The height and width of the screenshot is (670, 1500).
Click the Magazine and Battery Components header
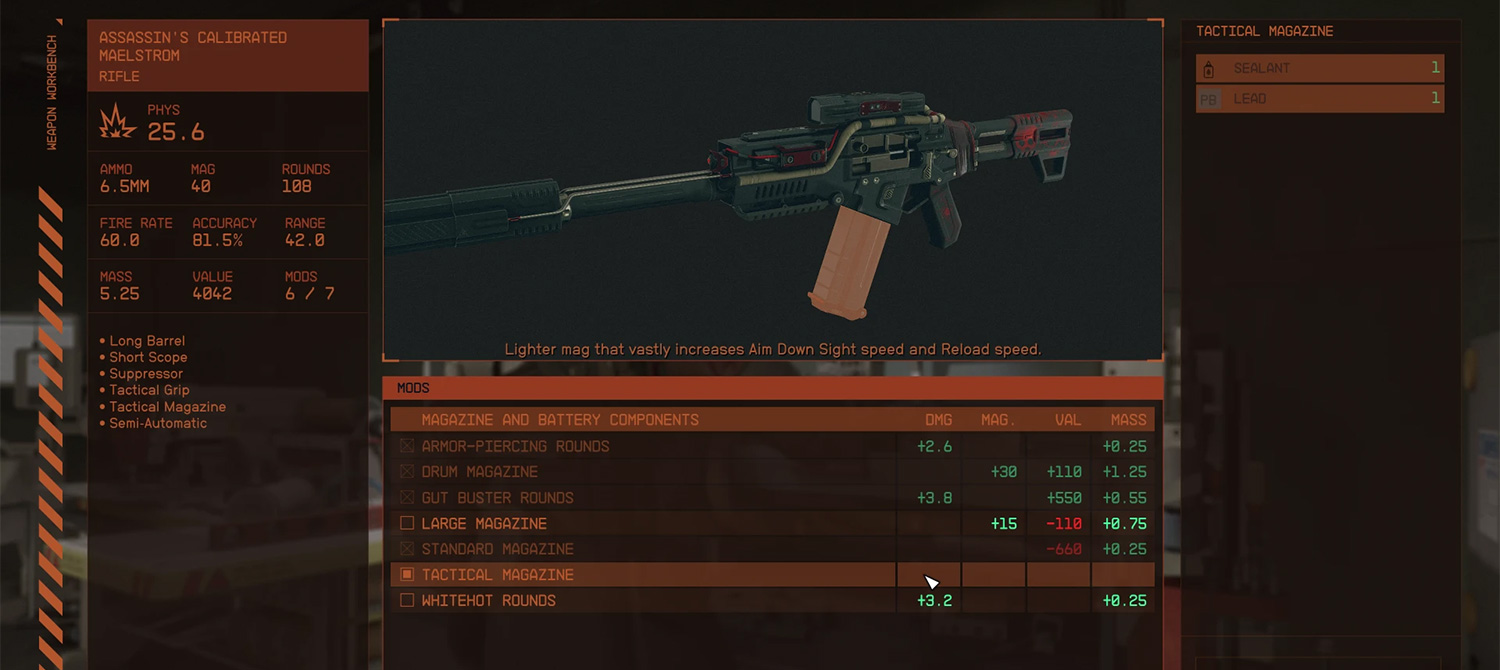pyautogui.click(x=560, y=420)
